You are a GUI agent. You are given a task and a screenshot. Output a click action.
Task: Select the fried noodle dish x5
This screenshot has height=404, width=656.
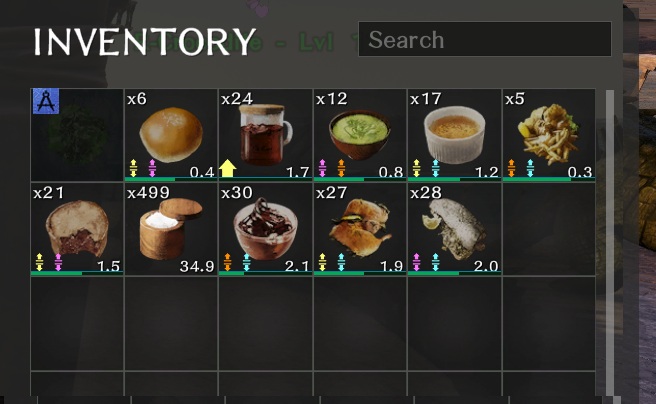pyautogui.click(x=548, y=135)
